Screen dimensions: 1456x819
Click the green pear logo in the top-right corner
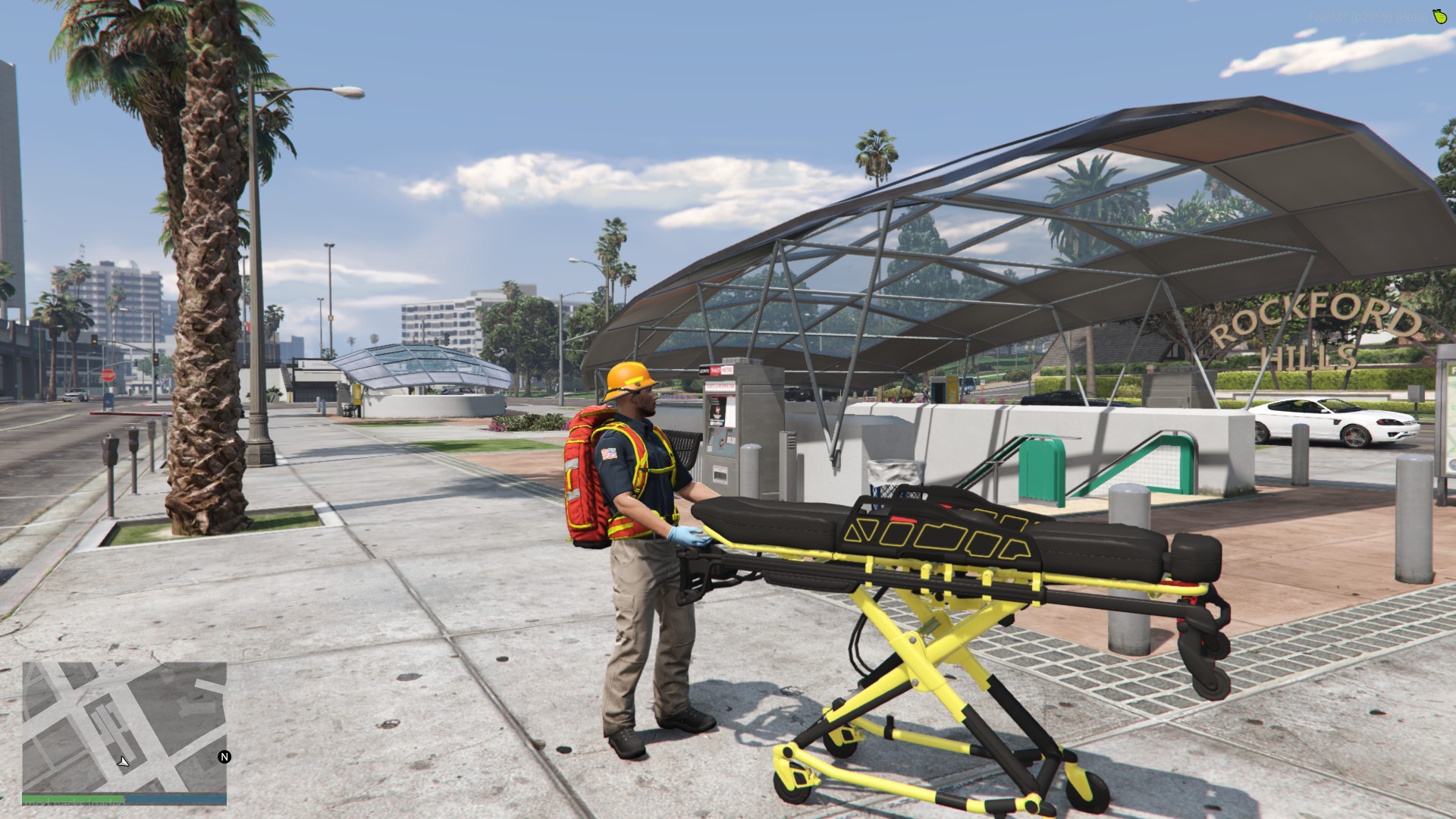1439,17
